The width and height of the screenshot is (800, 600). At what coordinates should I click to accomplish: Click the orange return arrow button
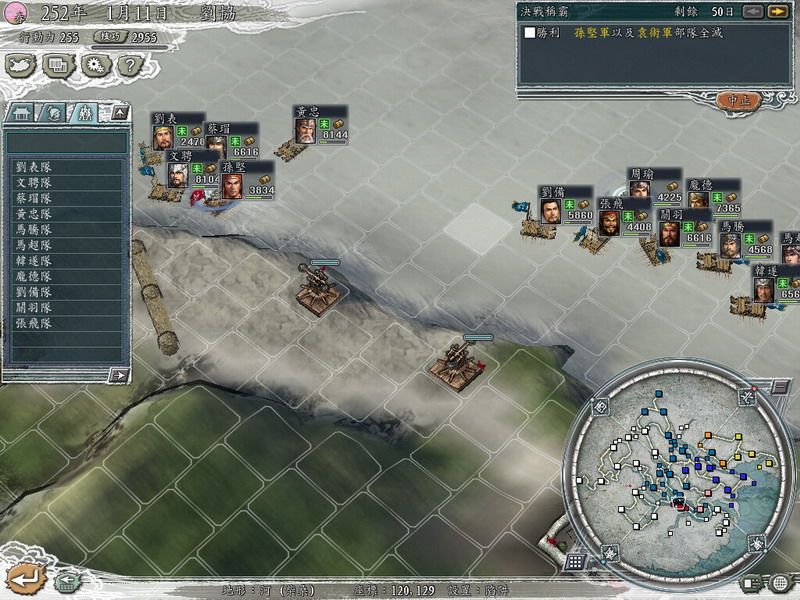click(26, 578)
